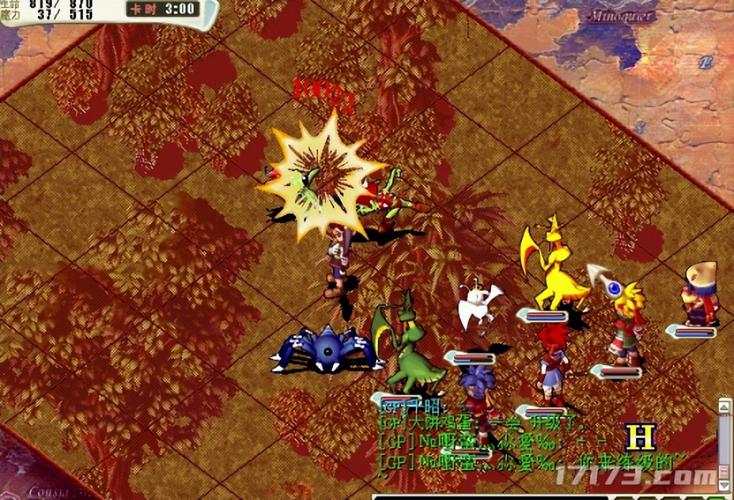Click the chat scrollbar down arrow
The height and width of the screenshot is (500, 734).
[724, 486]
